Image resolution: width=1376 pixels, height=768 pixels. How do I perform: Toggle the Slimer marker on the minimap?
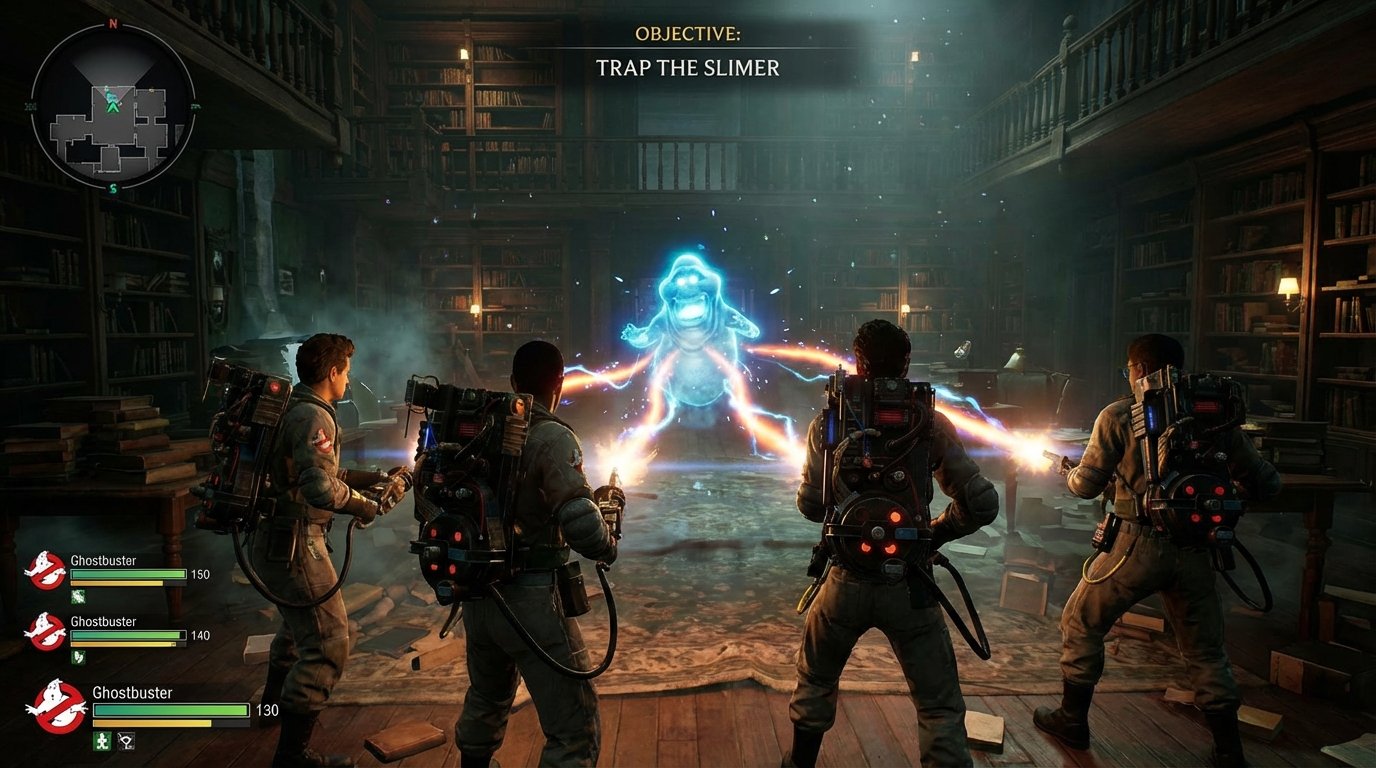[x=111, y=97]
